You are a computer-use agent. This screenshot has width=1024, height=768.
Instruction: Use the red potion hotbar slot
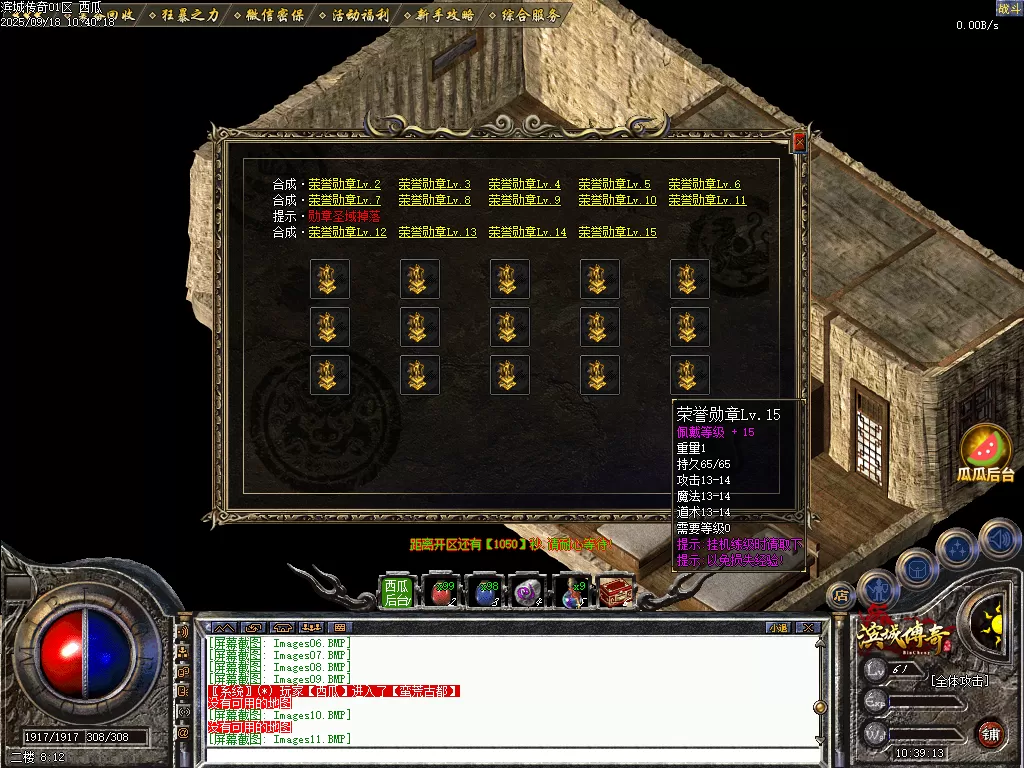click(441, 593)
